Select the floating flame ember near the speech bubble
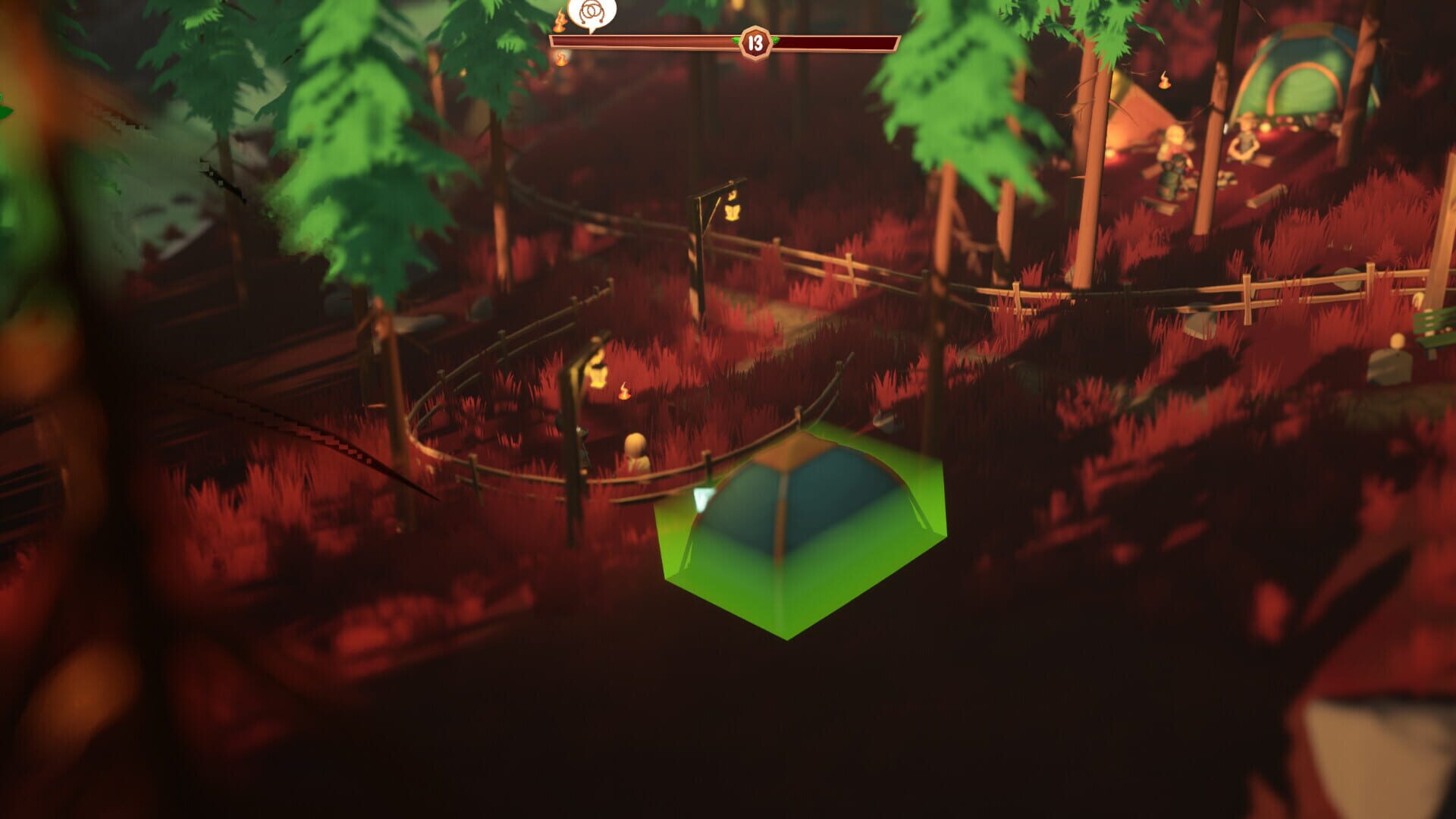Screen dimensions: 1456x819 (560, 20)
